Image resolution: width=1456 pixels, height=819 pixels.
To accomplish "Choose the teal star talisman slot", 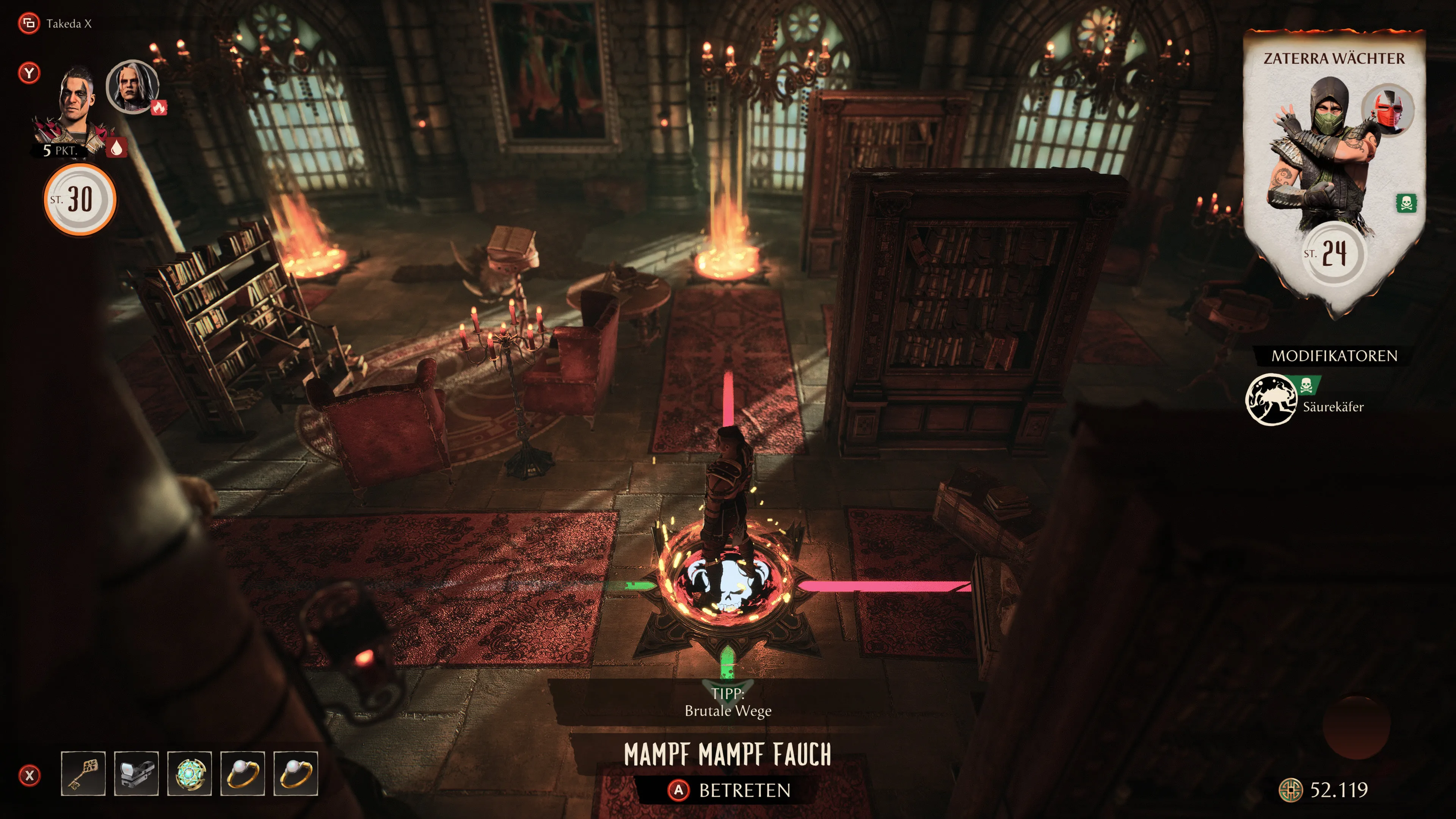I will [x=189, y=773].
